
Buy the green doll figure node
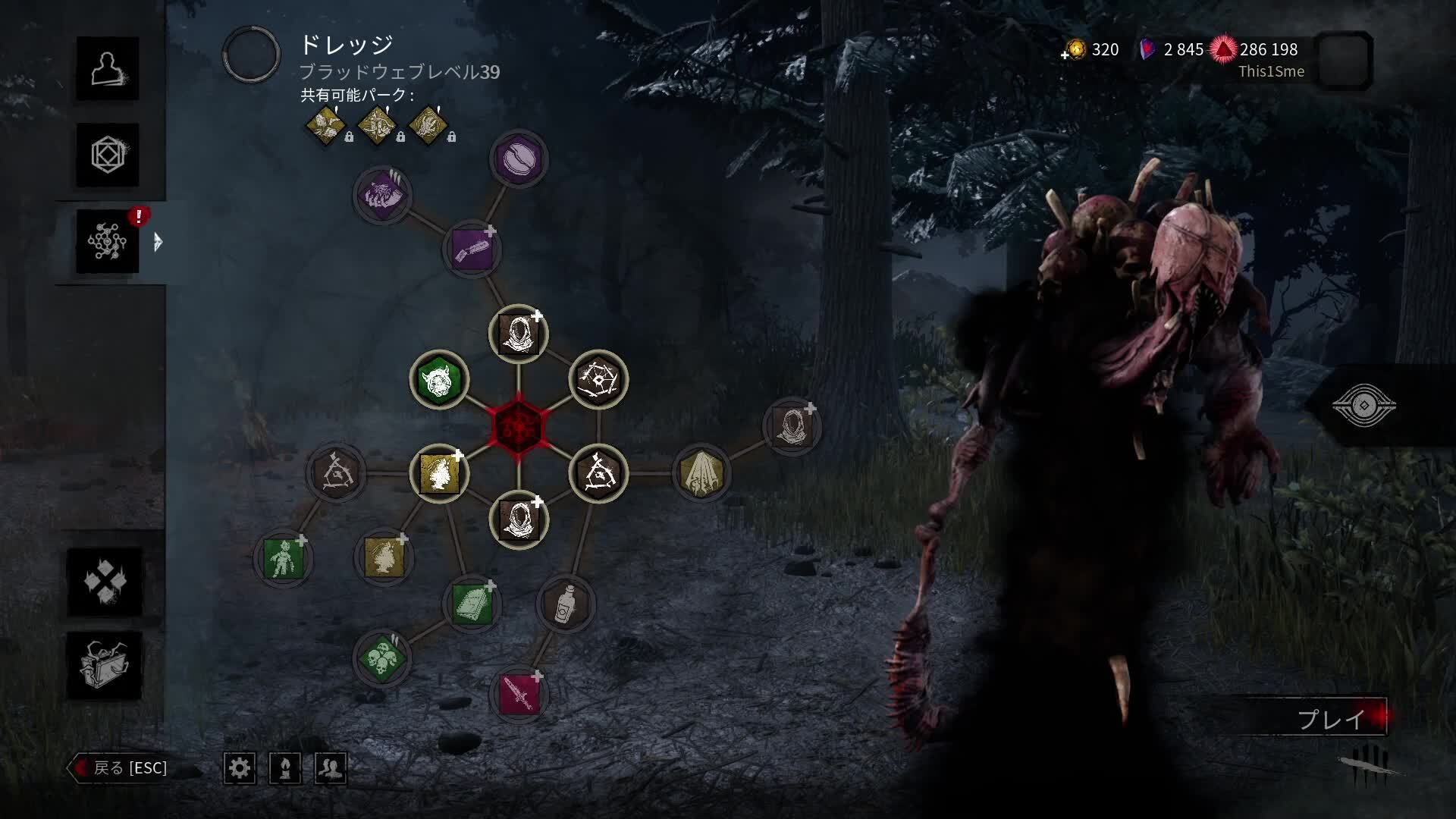pyautogui.click(x=283, y=559)
